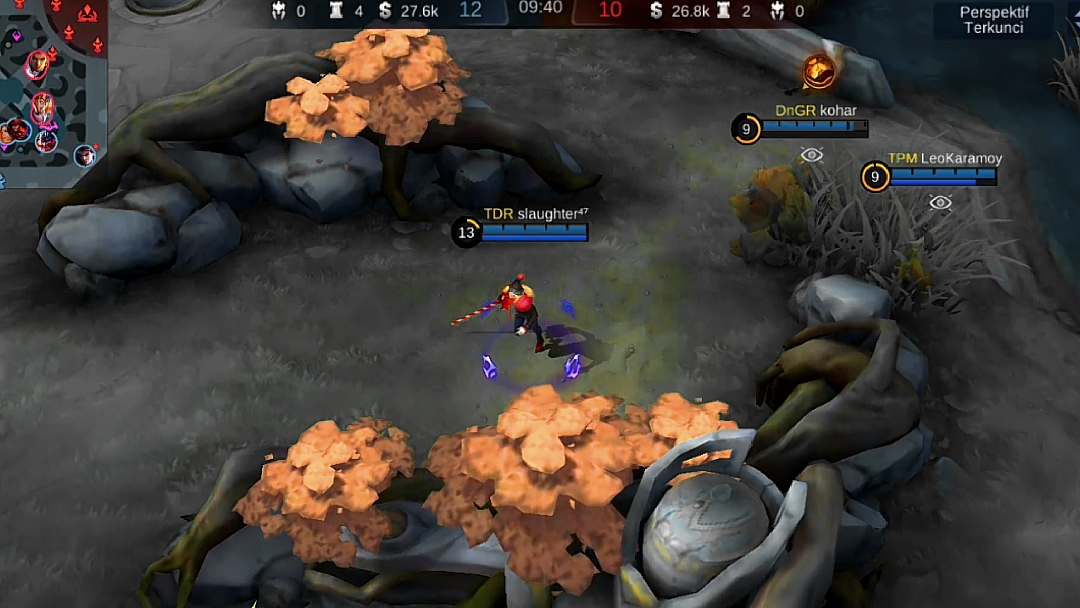Toggle the Perspektif Terkunci camera button
This screenshot has height=608, width=1080.
[x=993, y=20]
